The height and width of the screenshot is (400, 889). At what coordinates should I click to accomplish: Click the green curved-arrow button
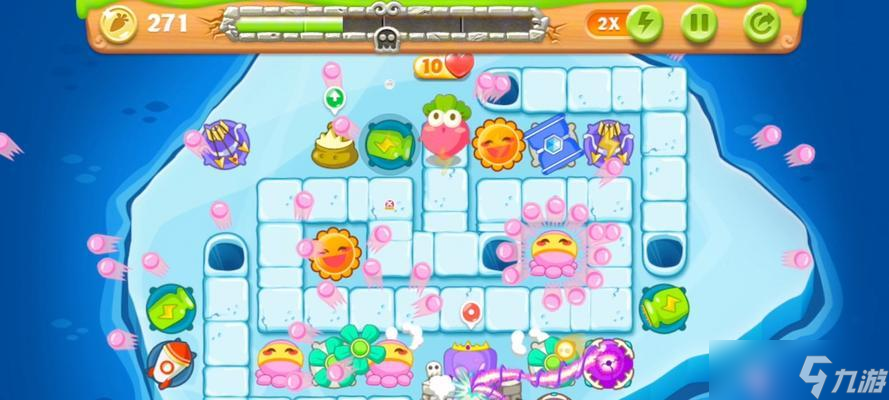click(x=761, y=23)
